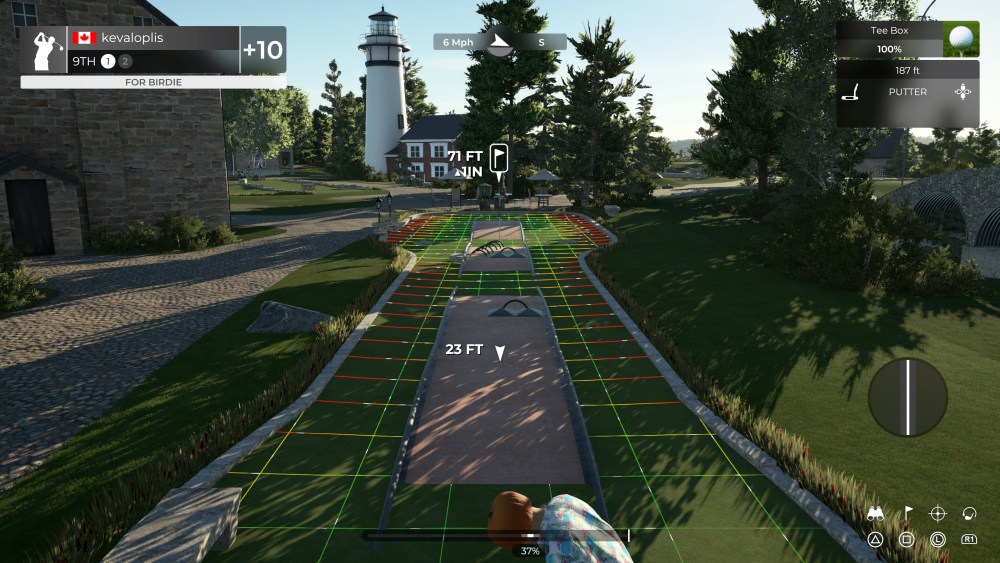This screenshot has height=563, width=1000.
Task: Click the wind direction indicator
Action: point(499,42)
